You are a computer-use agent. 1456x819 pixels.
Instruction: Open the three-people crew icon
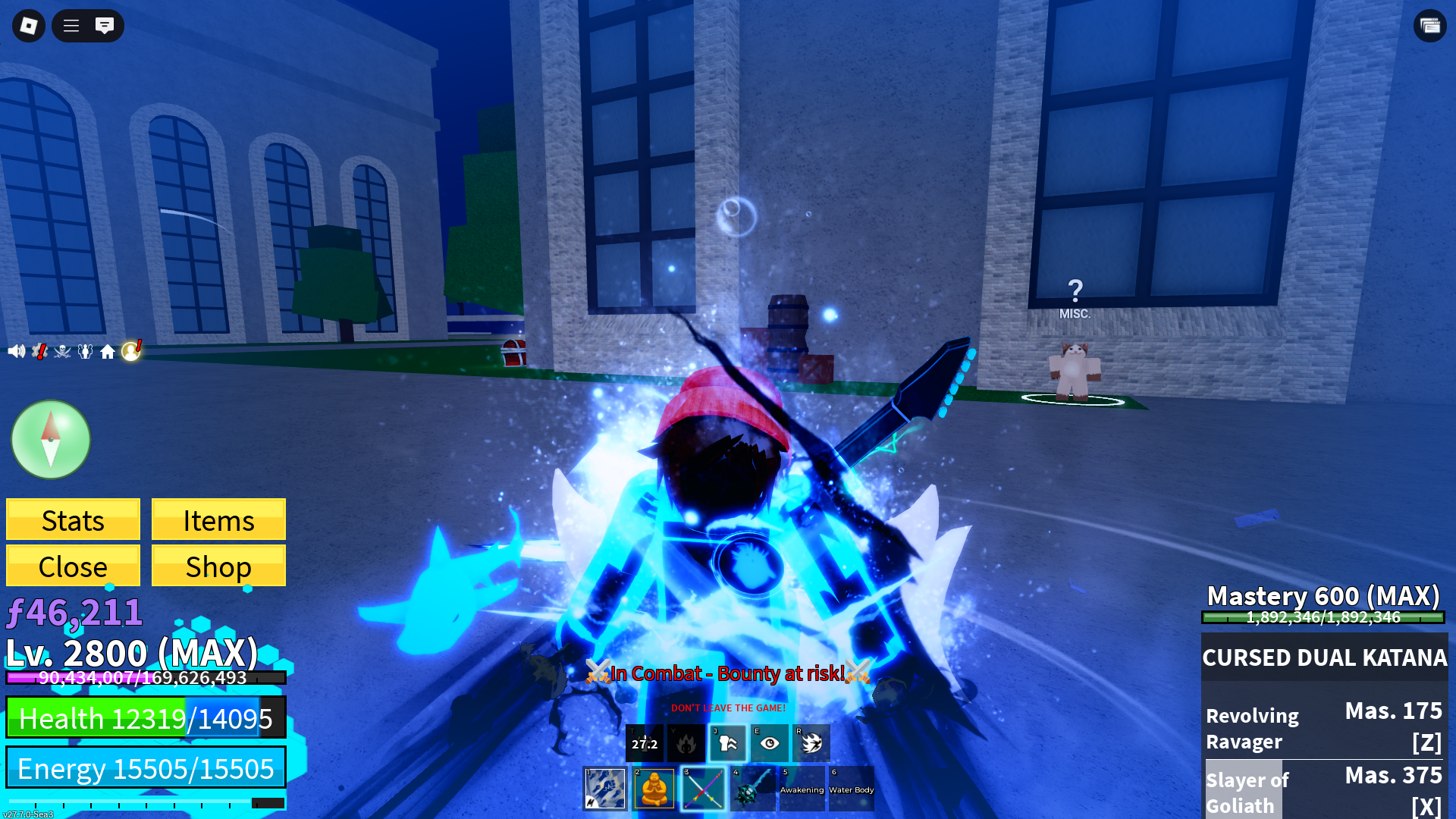pos(85,351)
